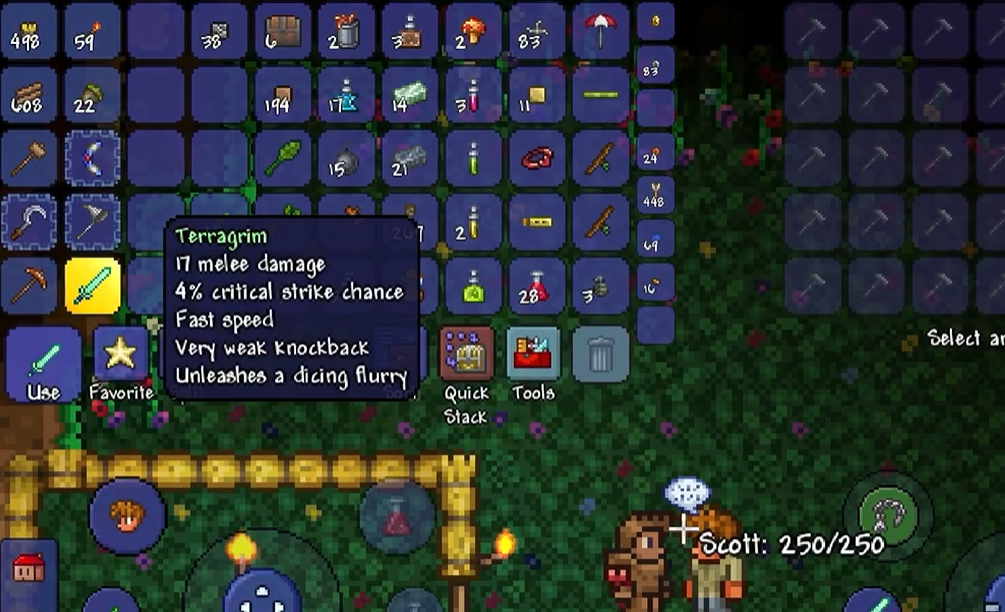The height and width of the screenshot is (612, 1005).
Task: Open the housing menu house icon
Action: point(28,568)
